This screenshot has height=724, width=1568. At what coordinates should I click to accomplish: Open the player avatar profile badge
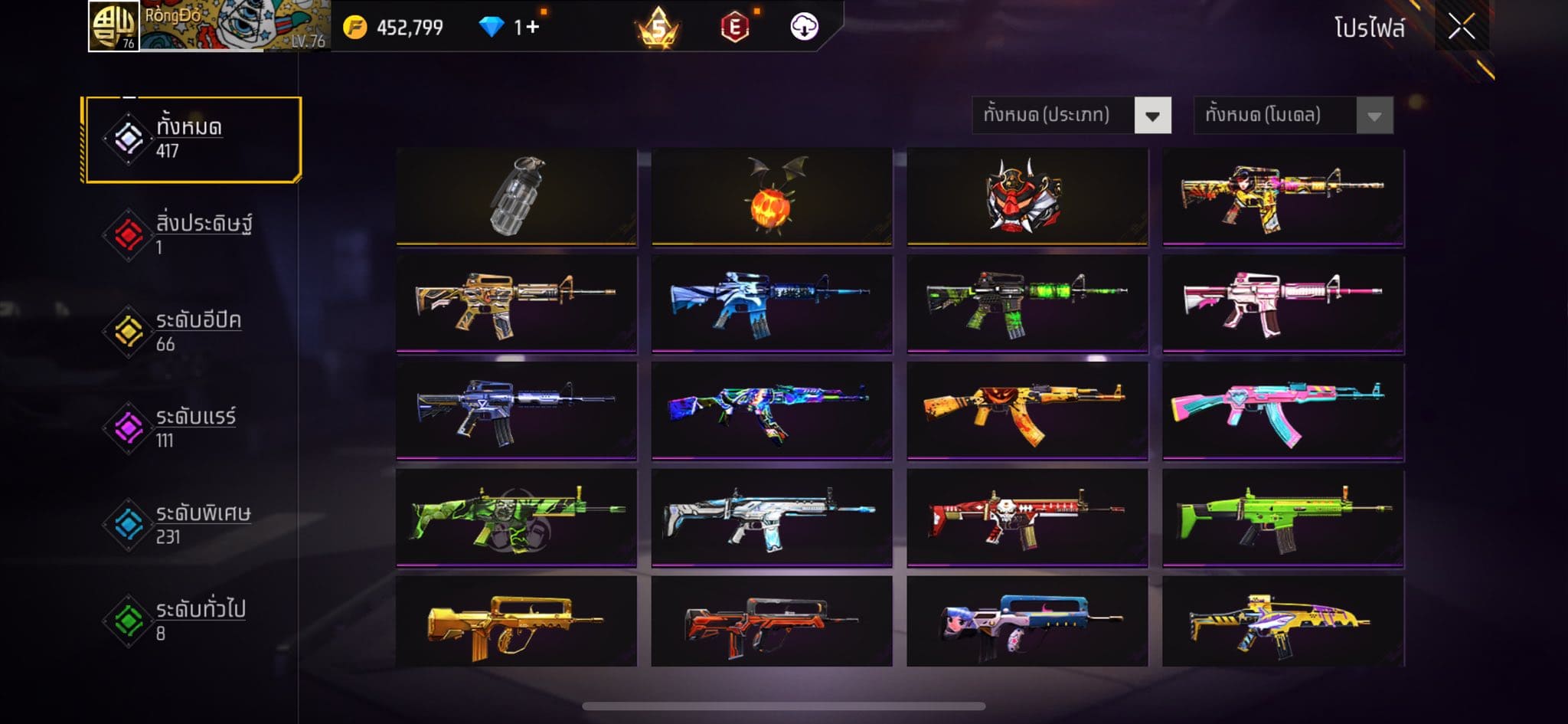[x=113, y=26]
